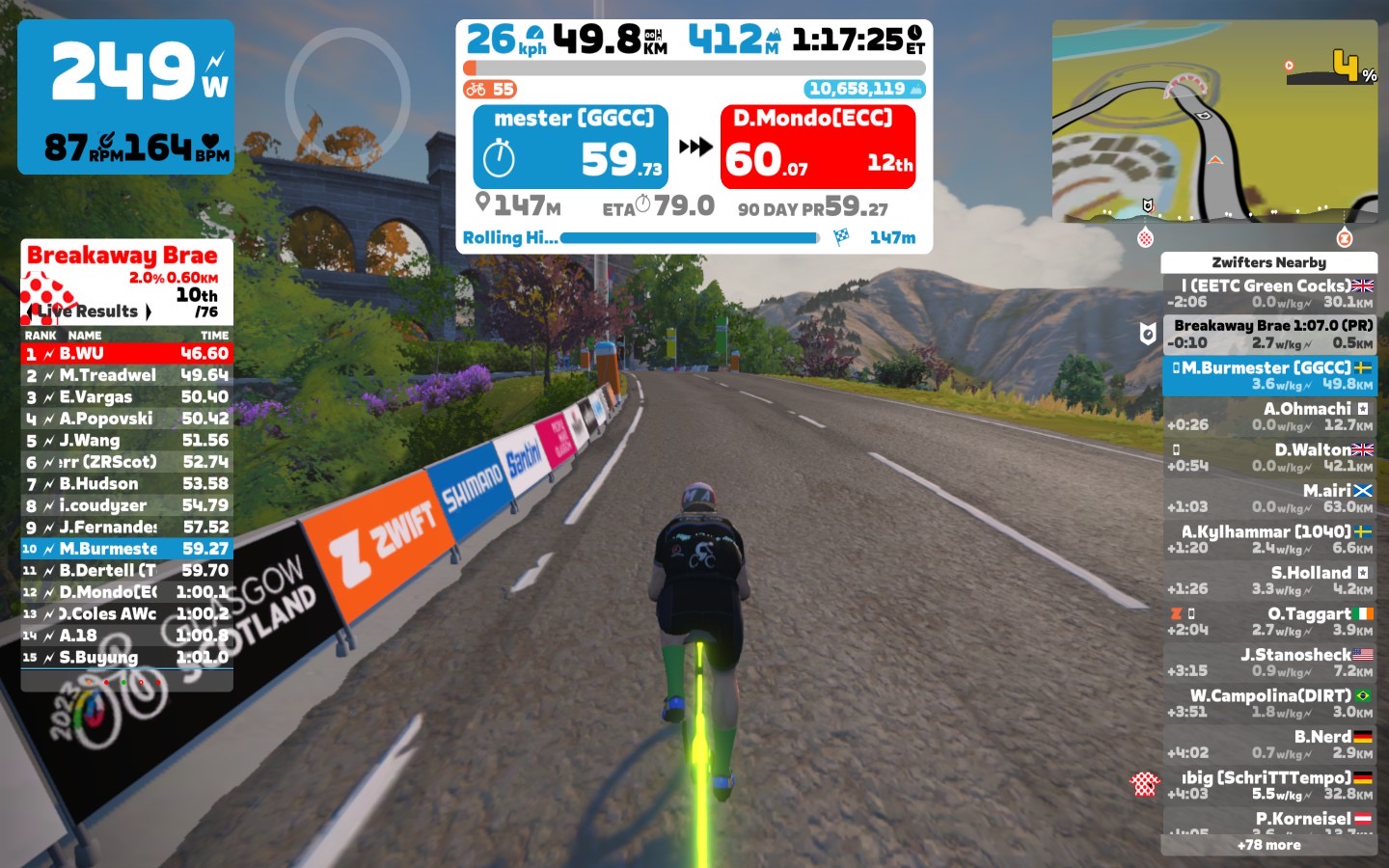Viewport: 1389px width, 868px height.
Task: Select M.Treadwel leaderboard row
Action: pos(126,375)
